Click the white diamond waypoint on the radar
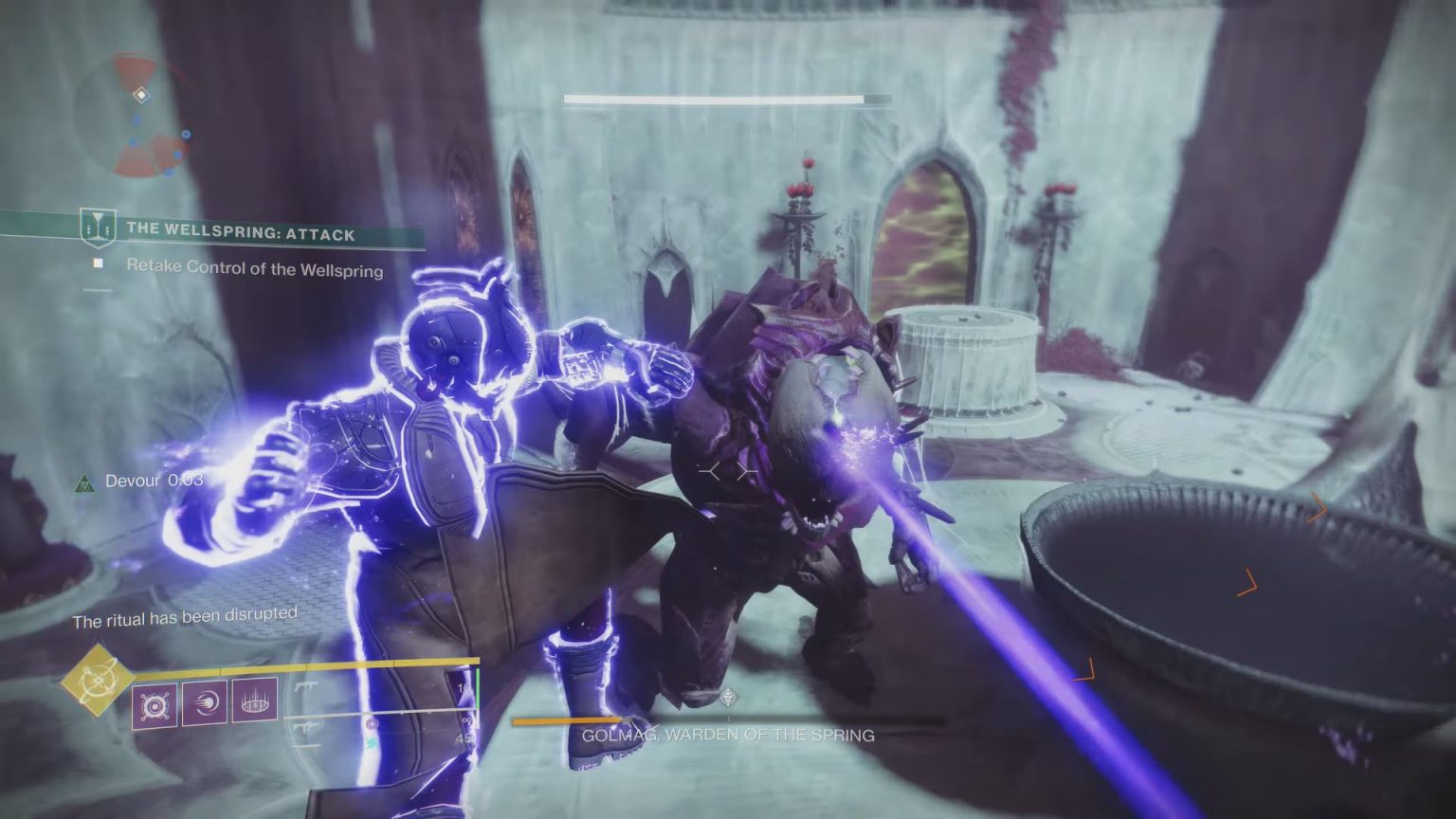 [142, 95]
